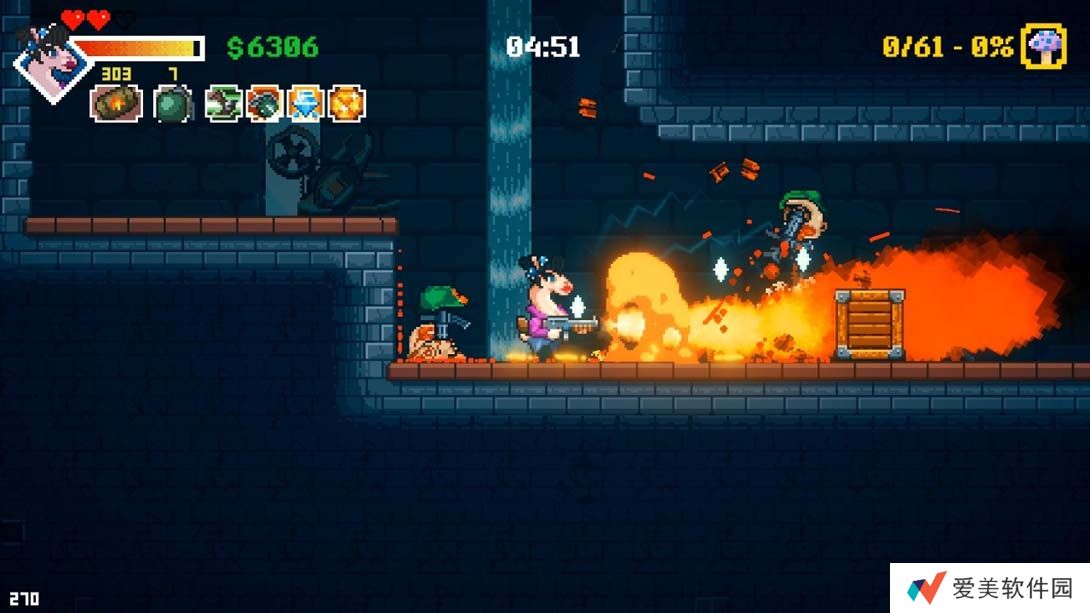Select the flamethrower ammo weapon icon
Screen dimensions: 1090x613
click(116, 103)
